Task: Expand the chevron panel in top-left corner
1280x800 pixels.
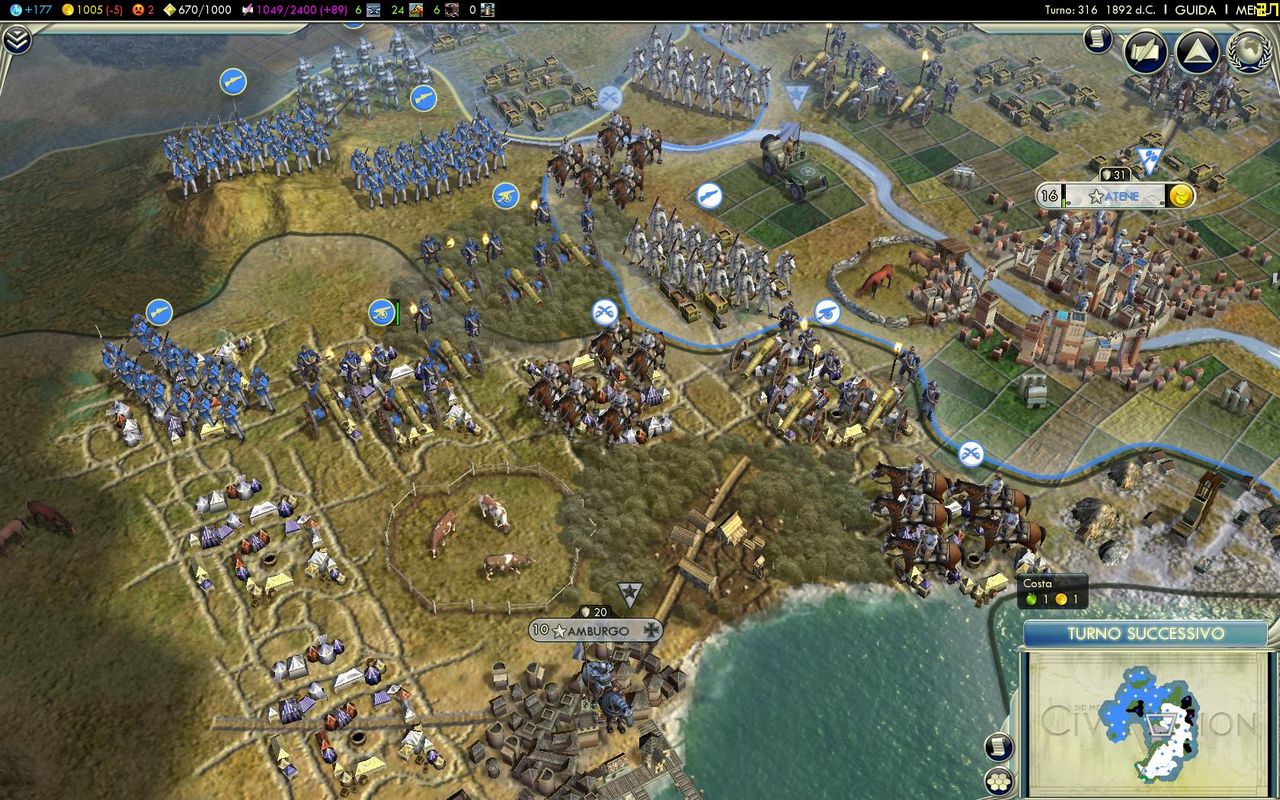Action: point(17,40)
